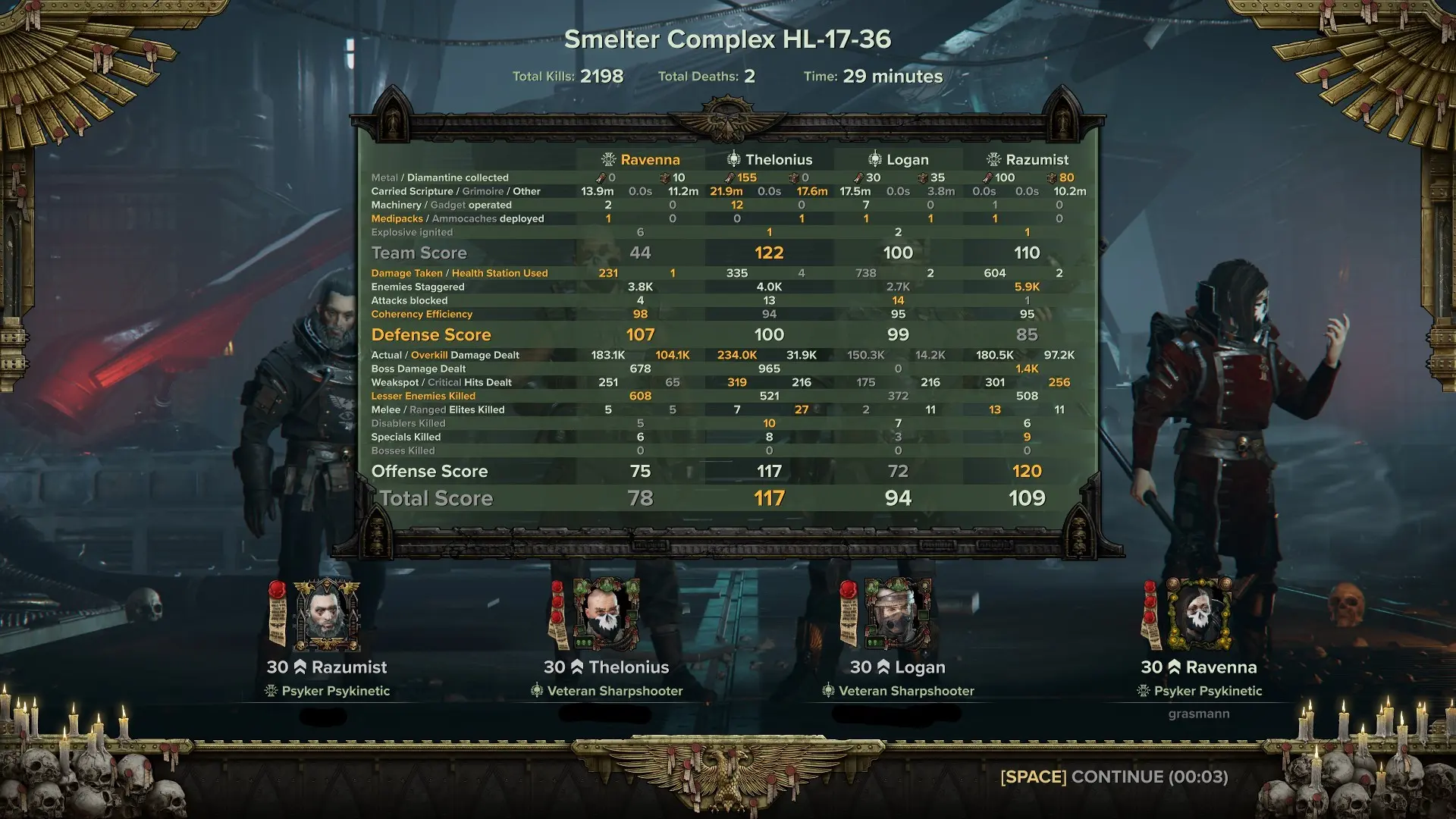Screen dimensions: 1456x819
Task: Click the Psyker class icon beside Ravenna's name
Action: (607, 159)
